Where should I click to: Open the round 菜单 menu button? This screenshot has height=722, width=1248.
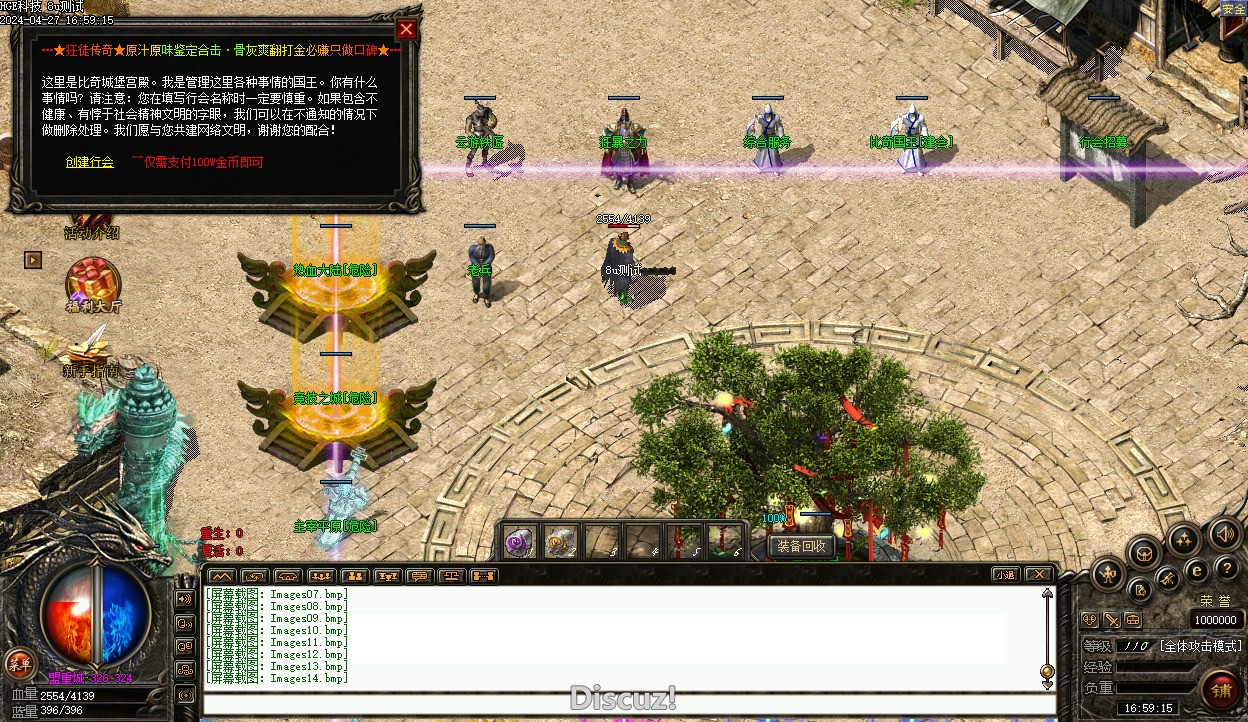click(x=18, y=662)
